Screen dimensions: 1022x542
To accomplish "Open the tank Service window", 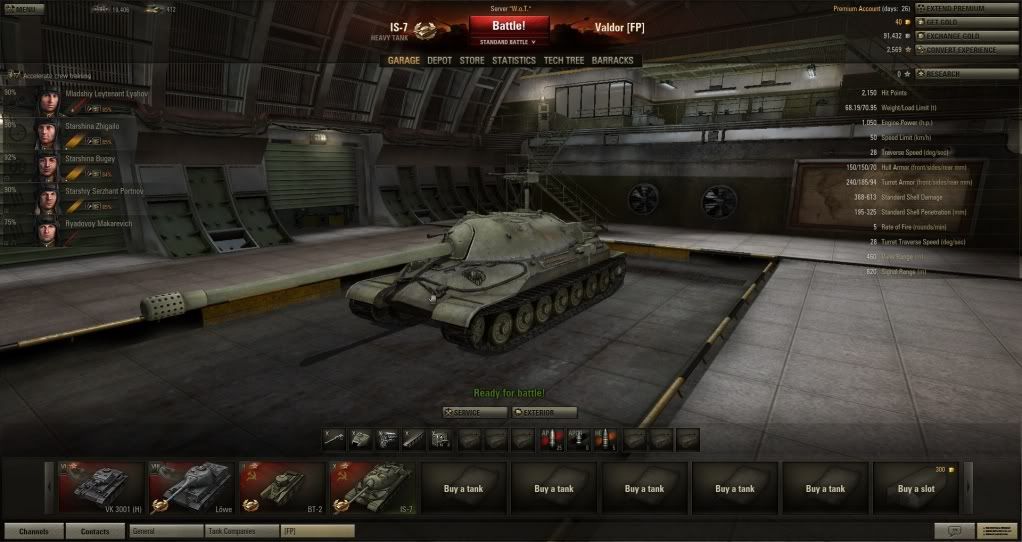I will pos(474,412).
